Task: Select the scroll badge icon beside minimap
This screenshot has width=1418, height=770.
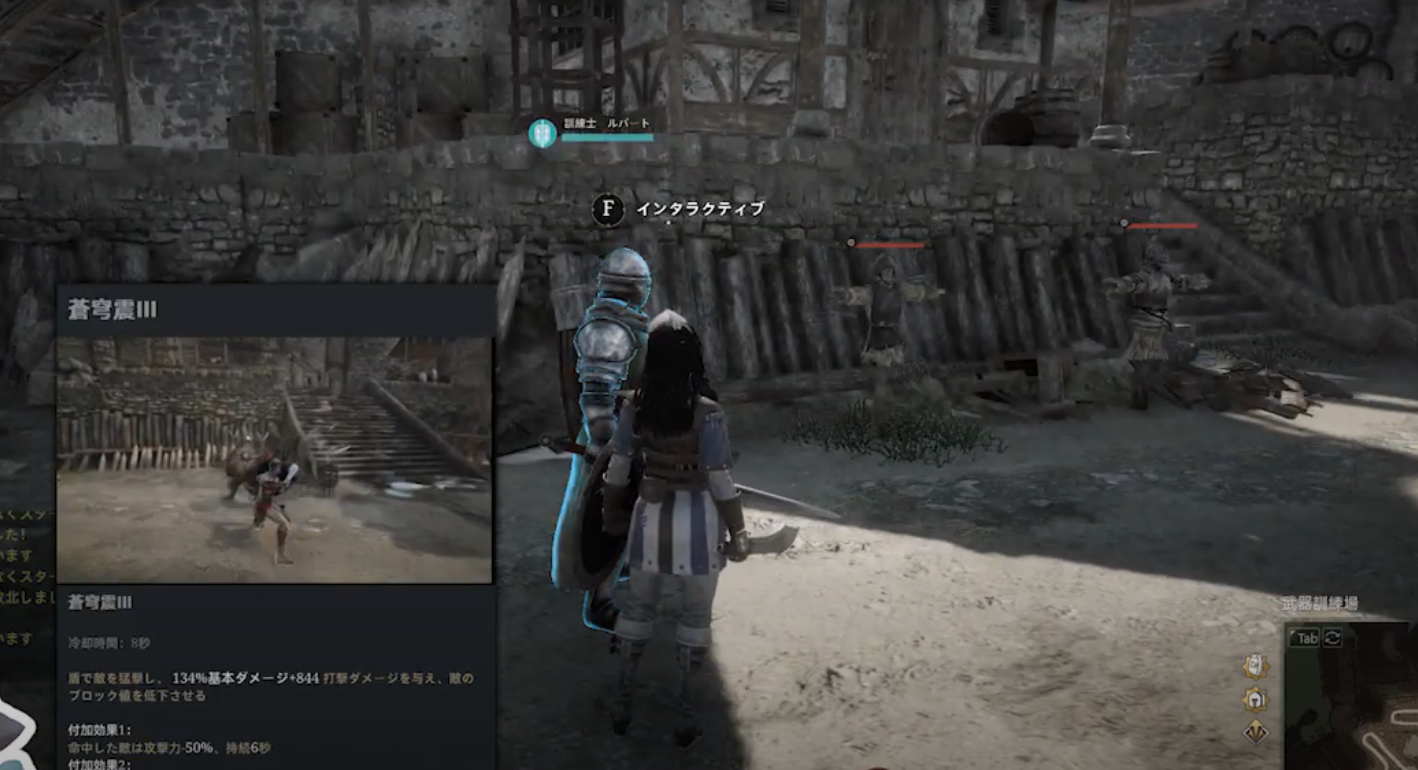Action: point(1255,666)
